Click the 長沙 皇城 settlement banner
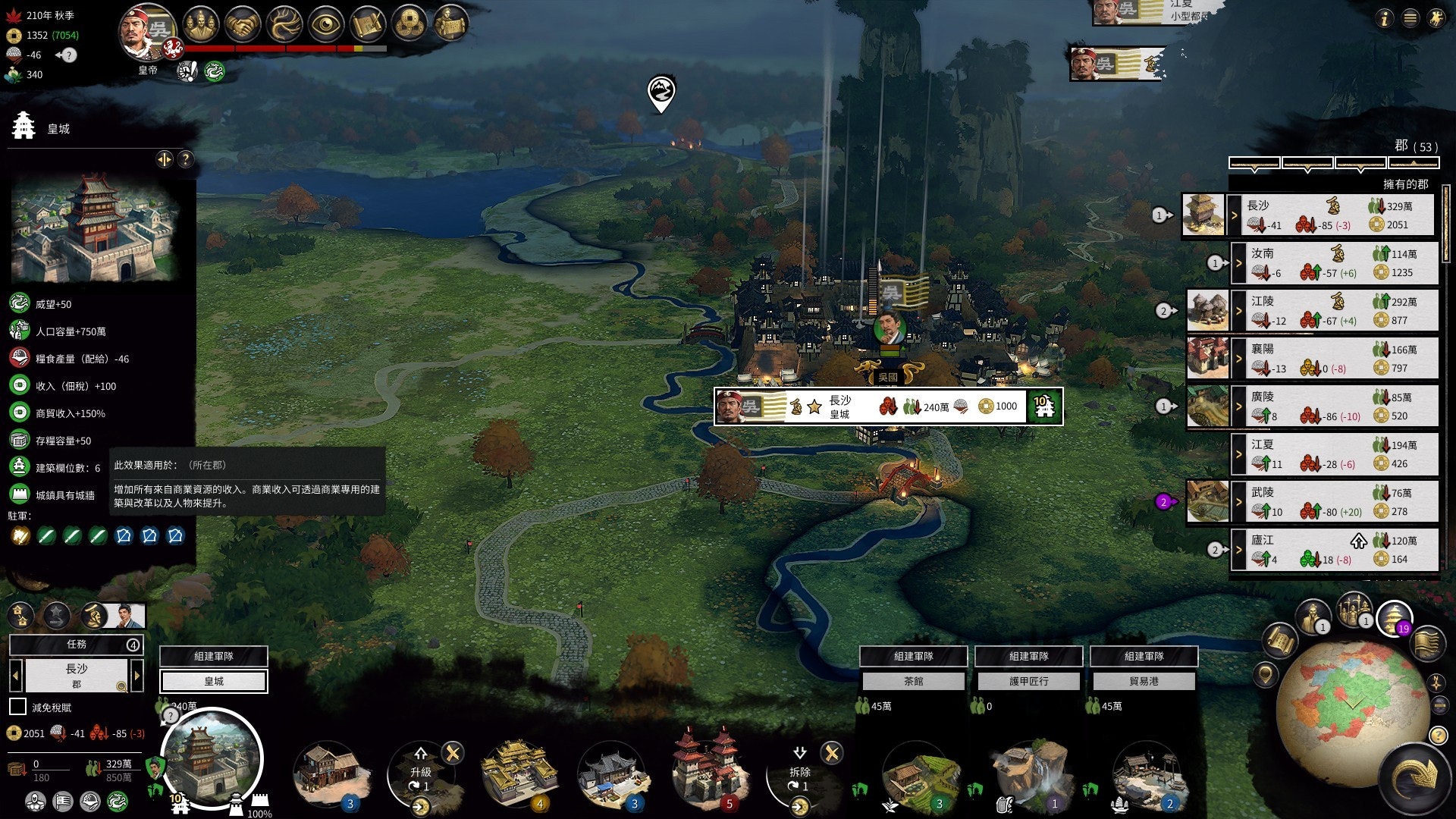The width and height of the screenshot is (1456, 819). pyautogui.click(x=887, y=406)
